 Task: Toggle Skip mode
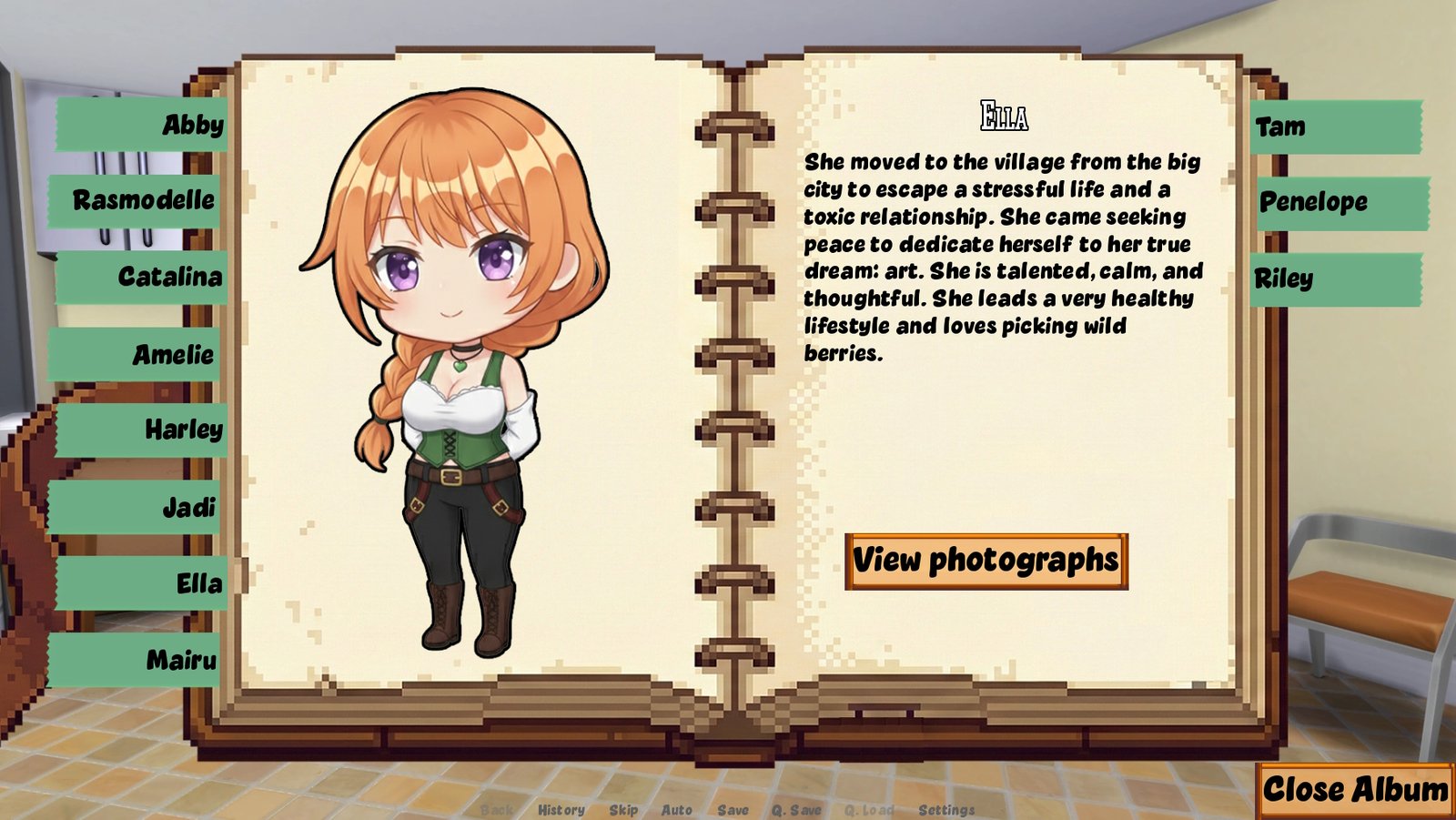point(623,810)
